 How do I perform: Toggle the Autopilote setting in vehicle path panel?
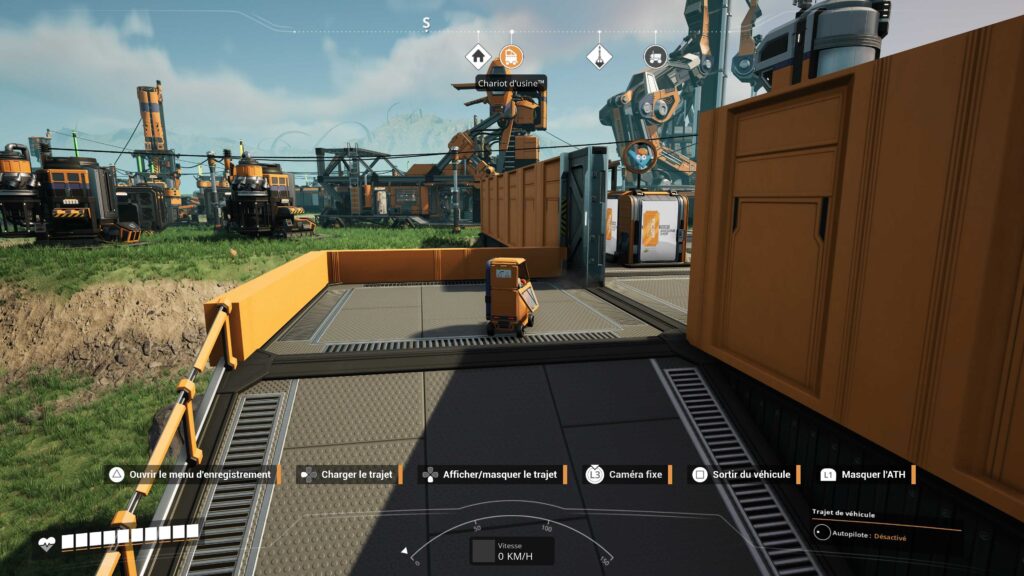(x=822, y=536)
